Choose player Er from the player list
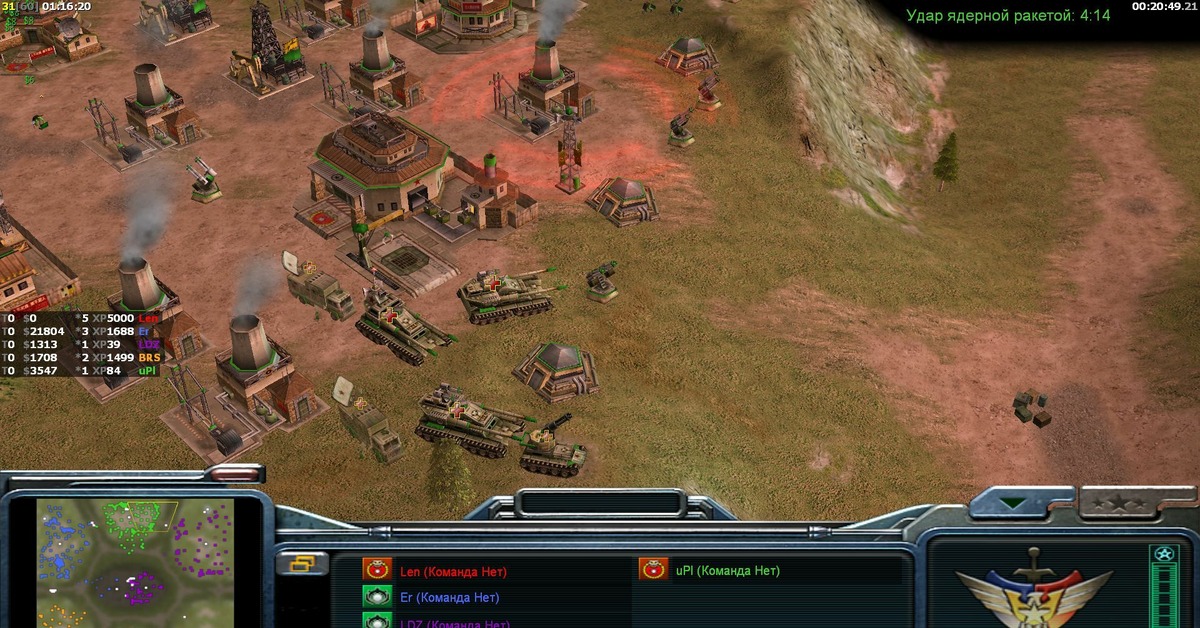Screen dimensions: 1200x628 pos(449,598)
